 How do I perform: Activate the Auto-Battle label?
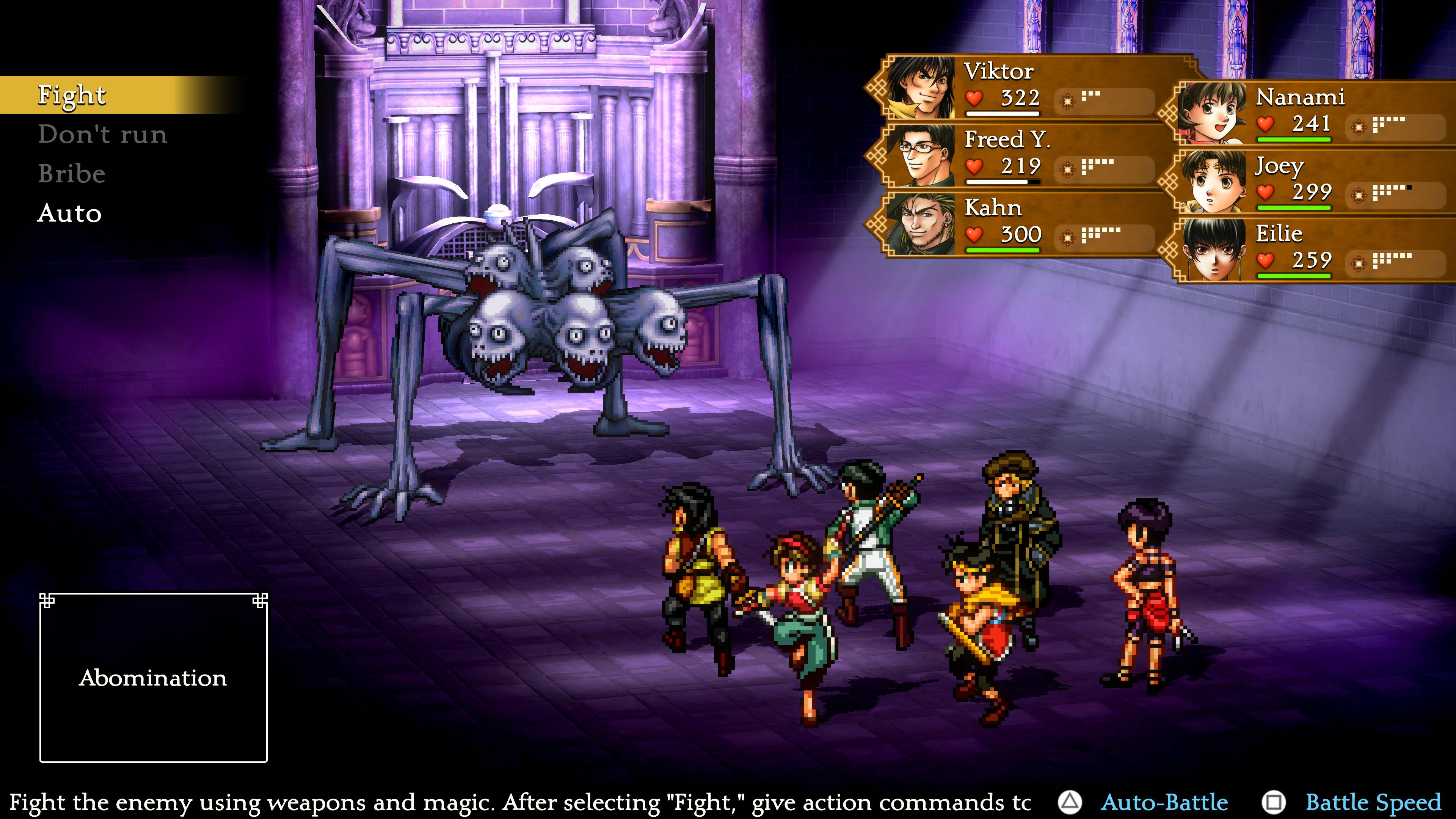click(x=1164, y=803)
